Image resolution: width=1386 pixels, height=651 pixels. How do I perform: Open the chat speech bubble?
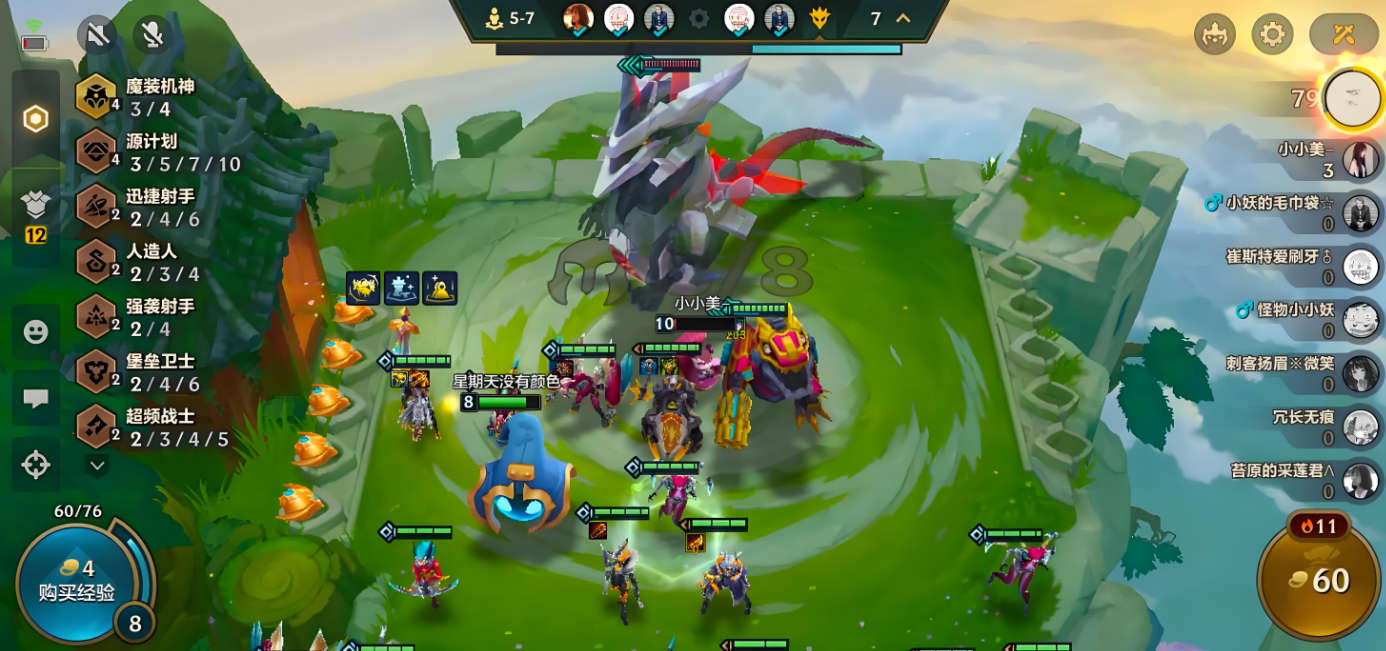click(36, 398)
